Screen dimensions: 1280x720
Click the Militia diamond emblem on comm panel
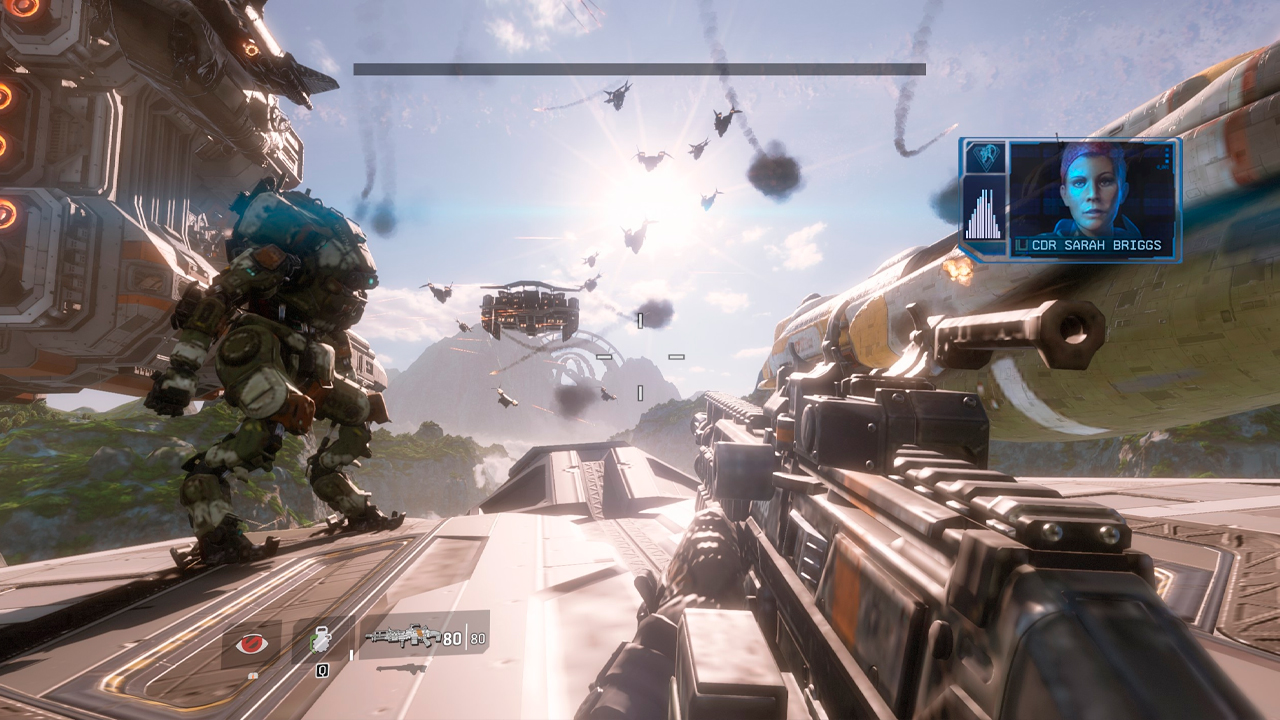[x=987, y=155]
